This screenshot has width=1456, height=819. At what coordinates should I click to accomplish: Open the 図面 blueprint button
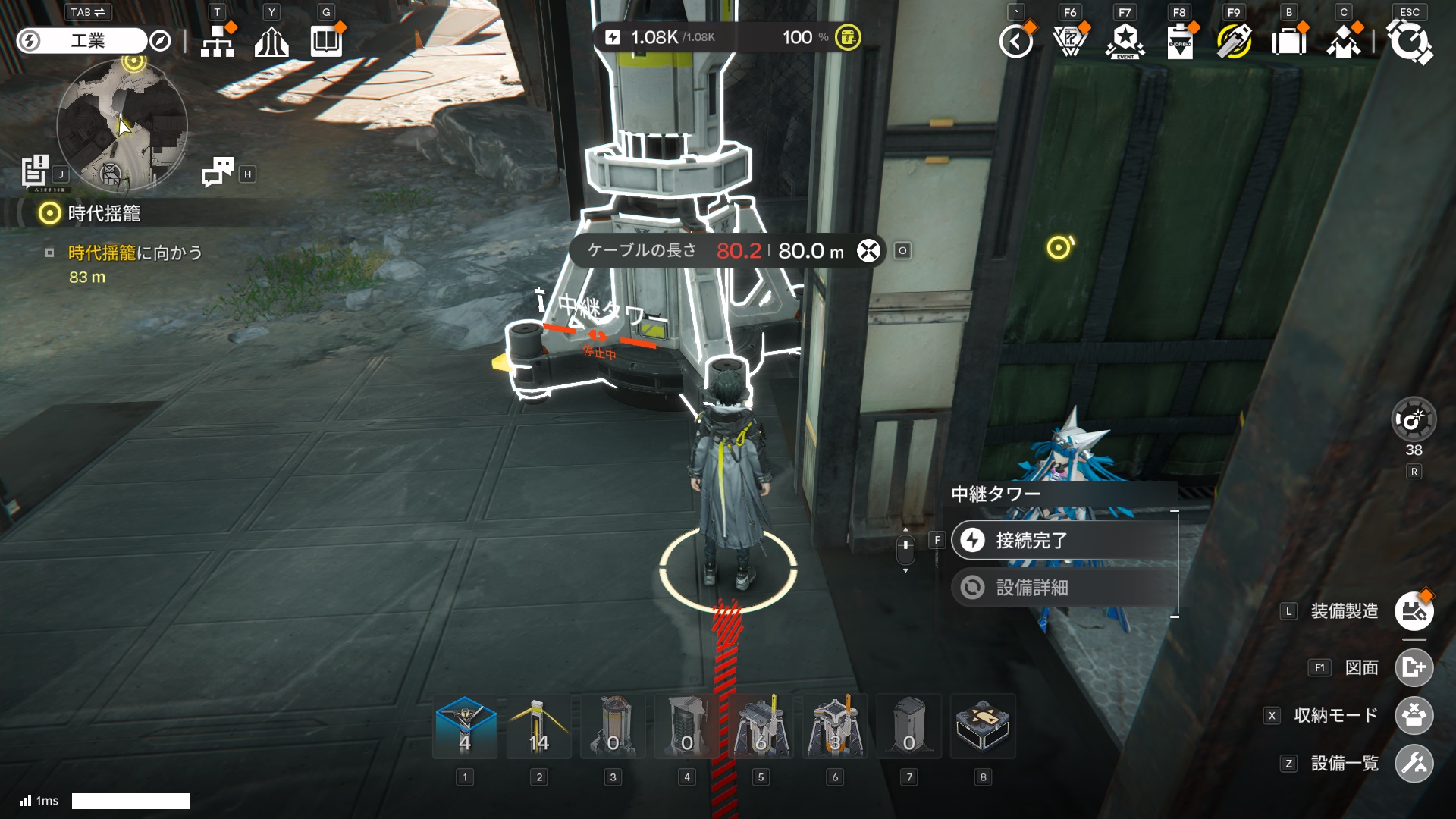pyautogui.click(x=1414, y=667)
